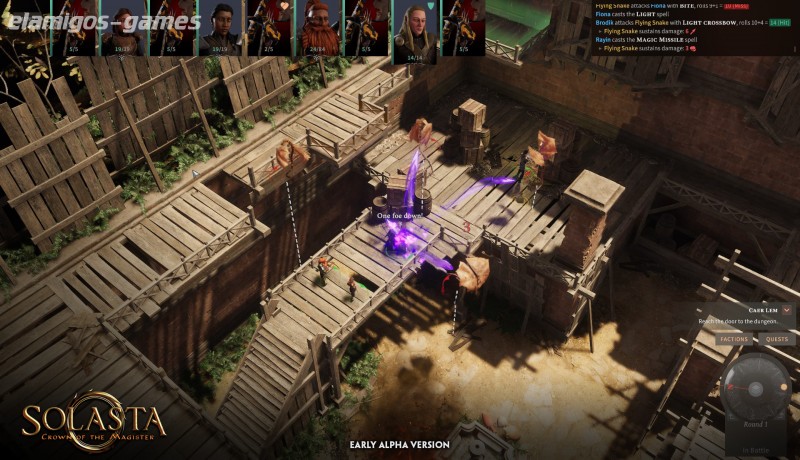
Task: Select the red-bearded dwarf portrait
Action: click(318, 26)
